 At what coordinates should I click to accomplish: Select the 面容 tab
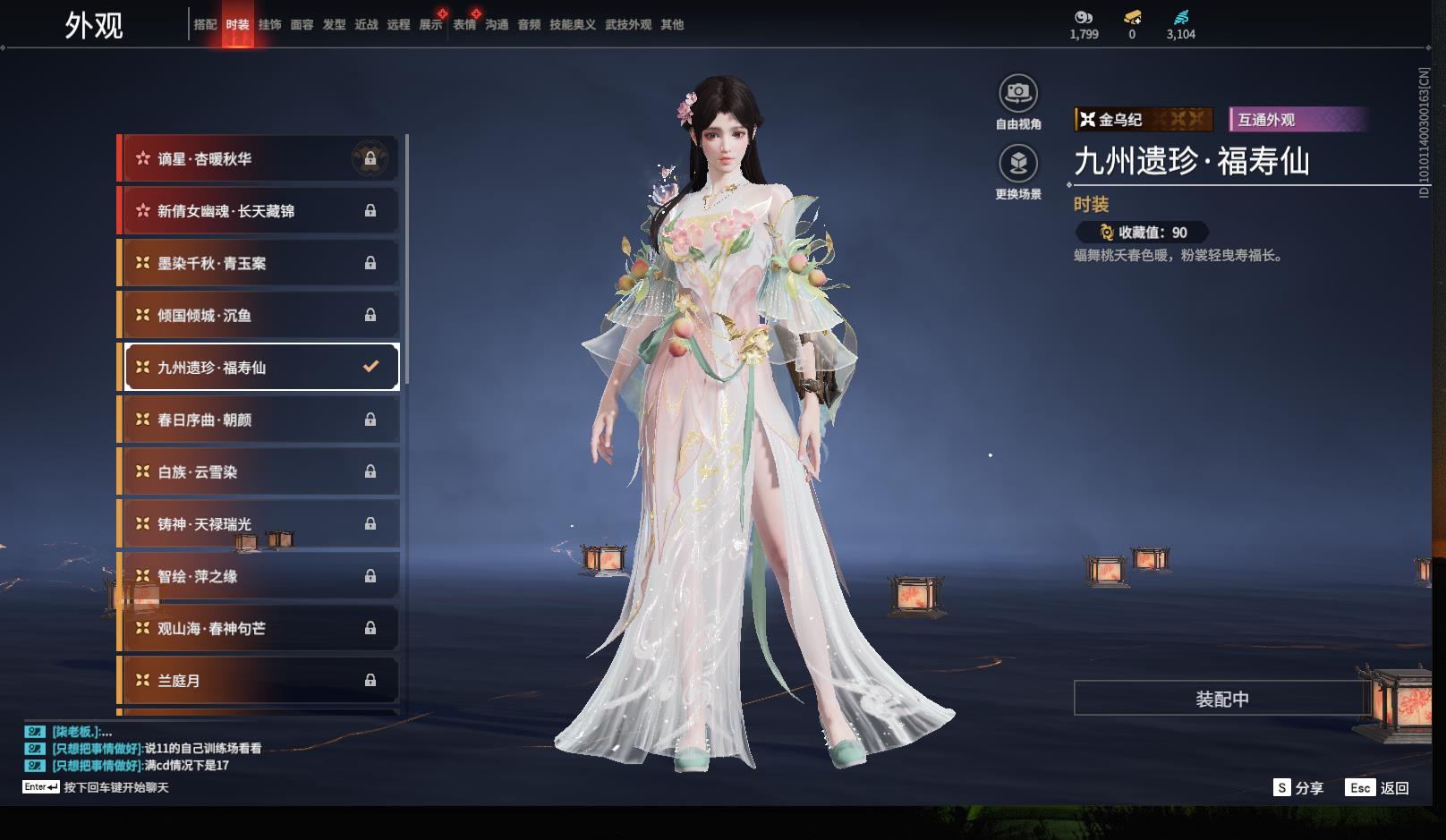[302, 25]
